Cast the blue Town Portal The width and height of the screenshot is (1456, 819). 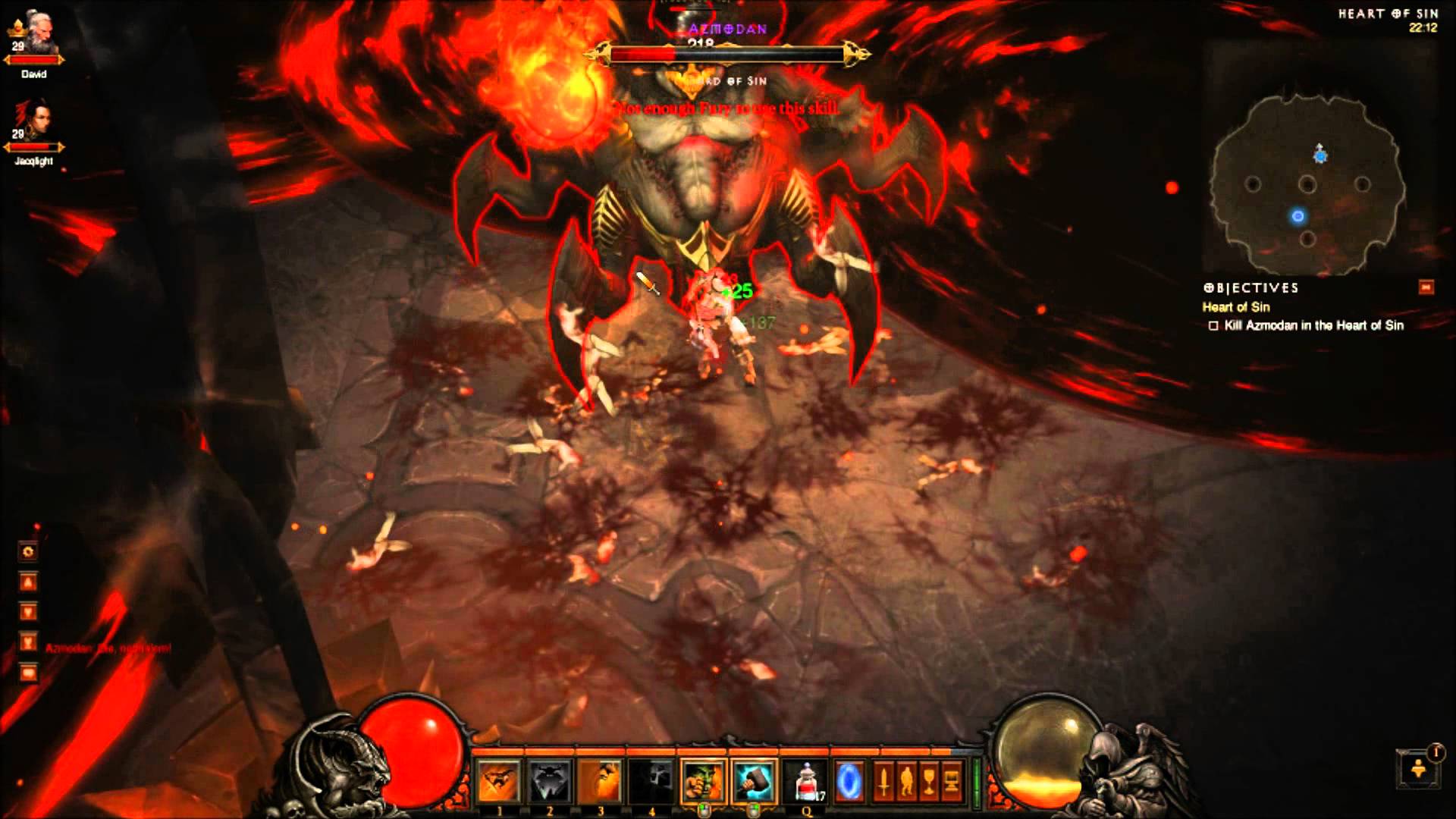849,781
